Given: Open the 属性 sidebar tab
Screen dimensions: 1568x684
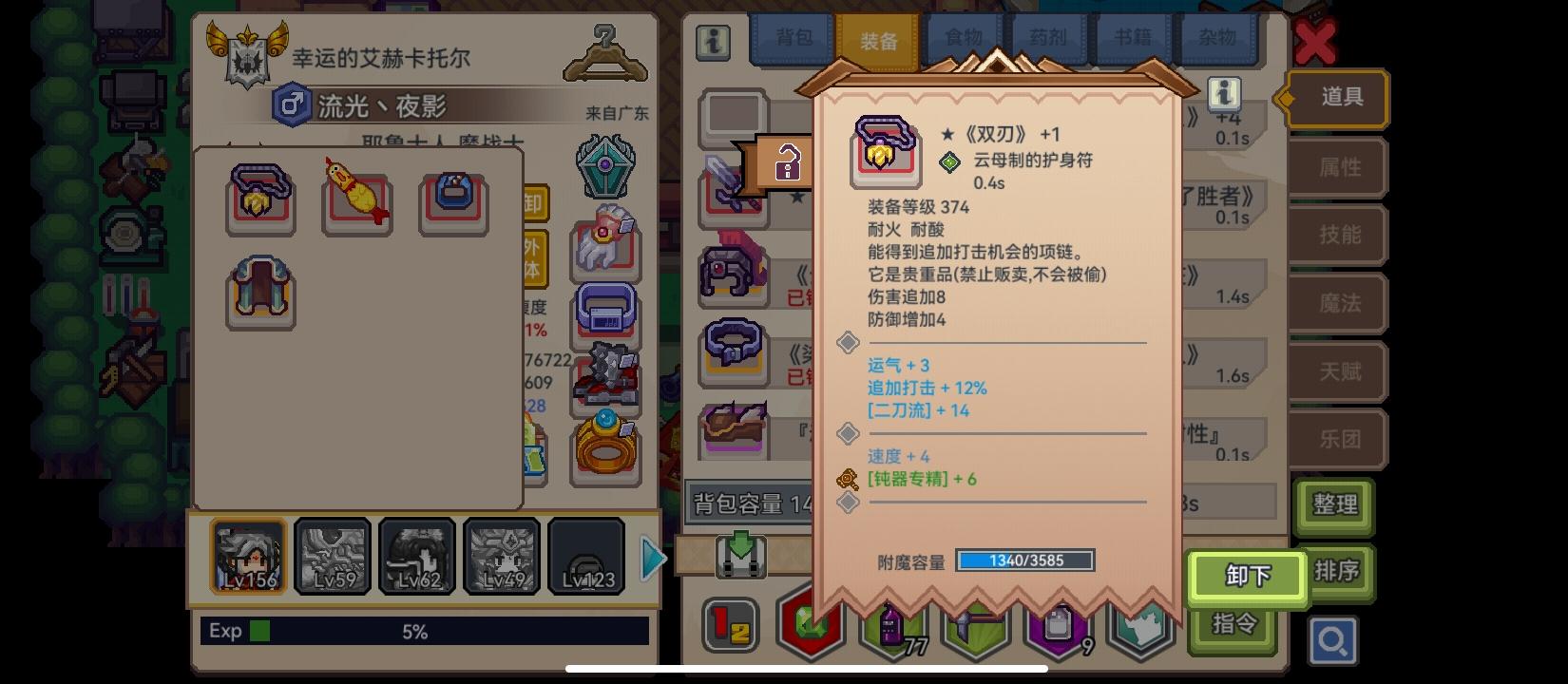Looking at the screenshot, I should (x=1337, y=167).
